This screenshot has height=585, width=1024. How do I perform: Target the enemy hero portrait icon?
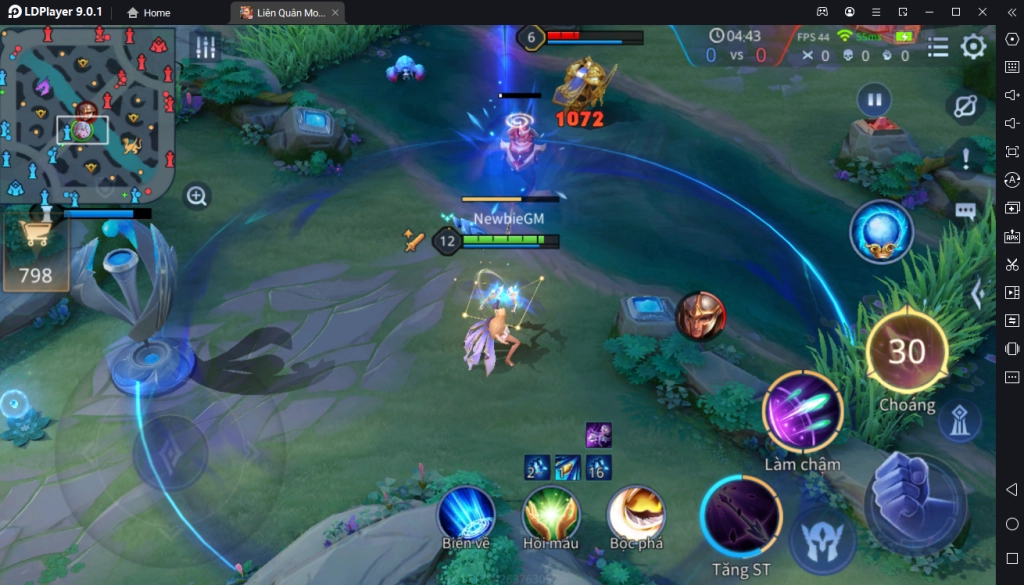pyautogui.click(x=700, y=316)
